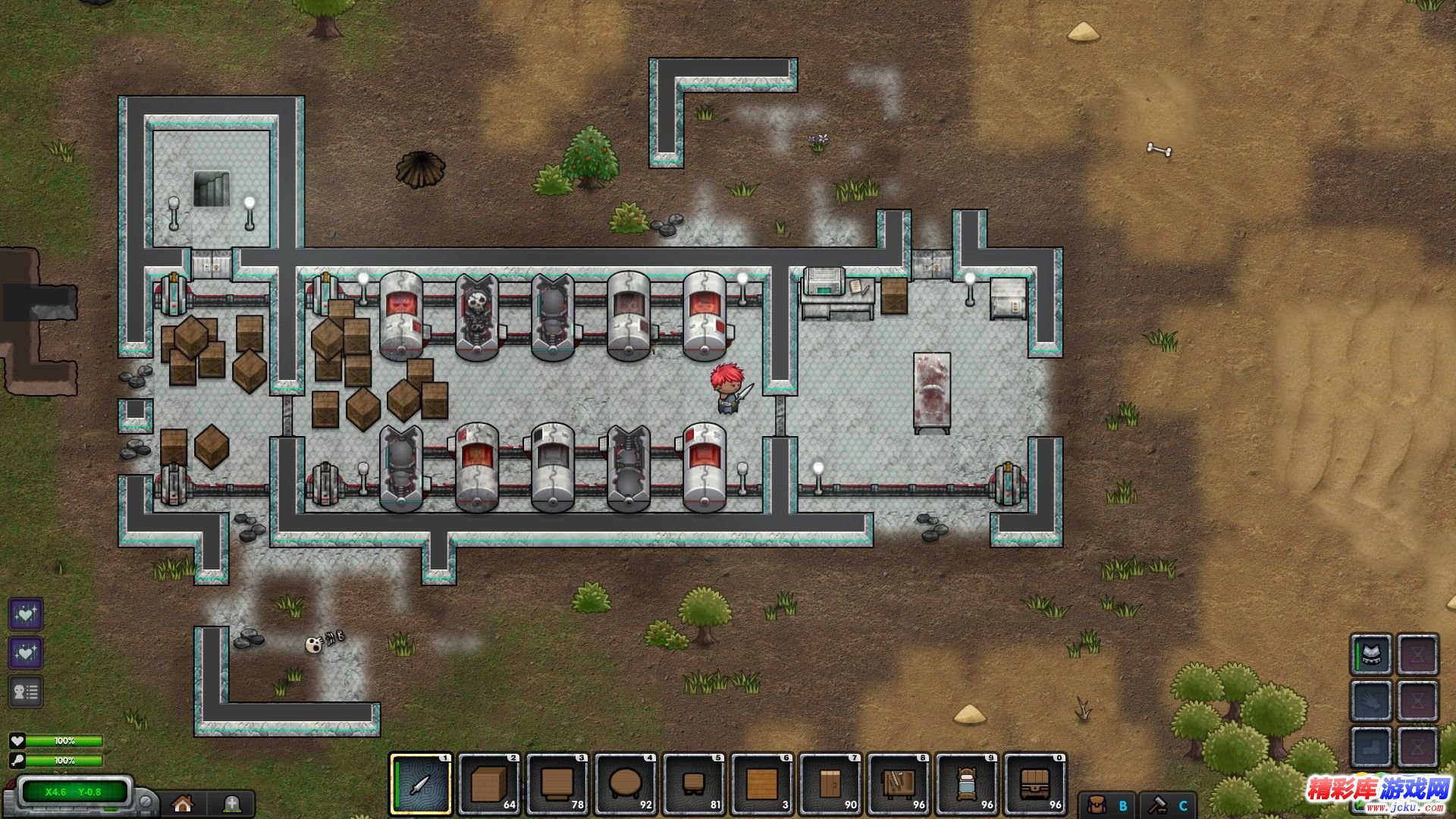Select the wooden wardrobe slot
1456x819 pixels.
point(830,784)
